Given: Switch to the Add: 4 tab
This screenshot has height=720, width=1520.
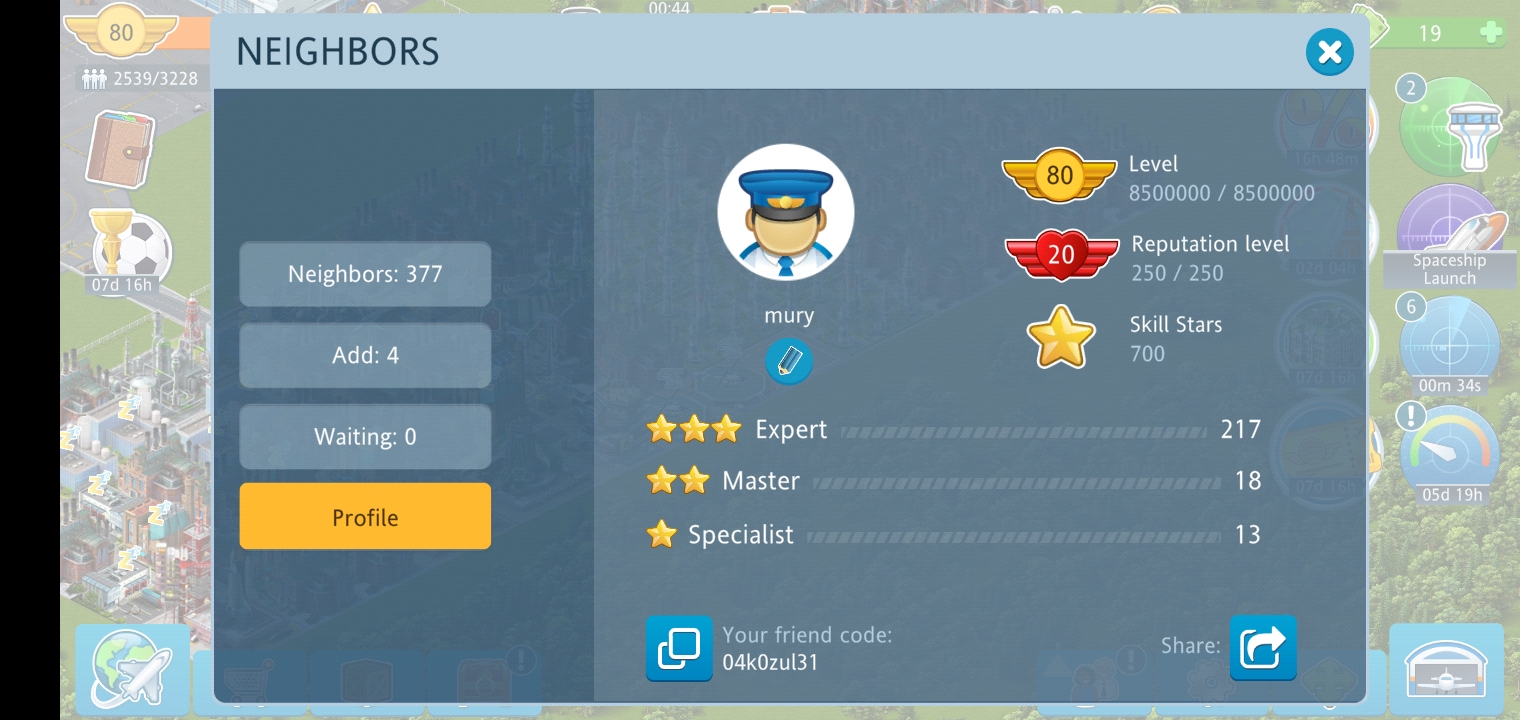Looking at the screenshot, I should pos(365,355).
